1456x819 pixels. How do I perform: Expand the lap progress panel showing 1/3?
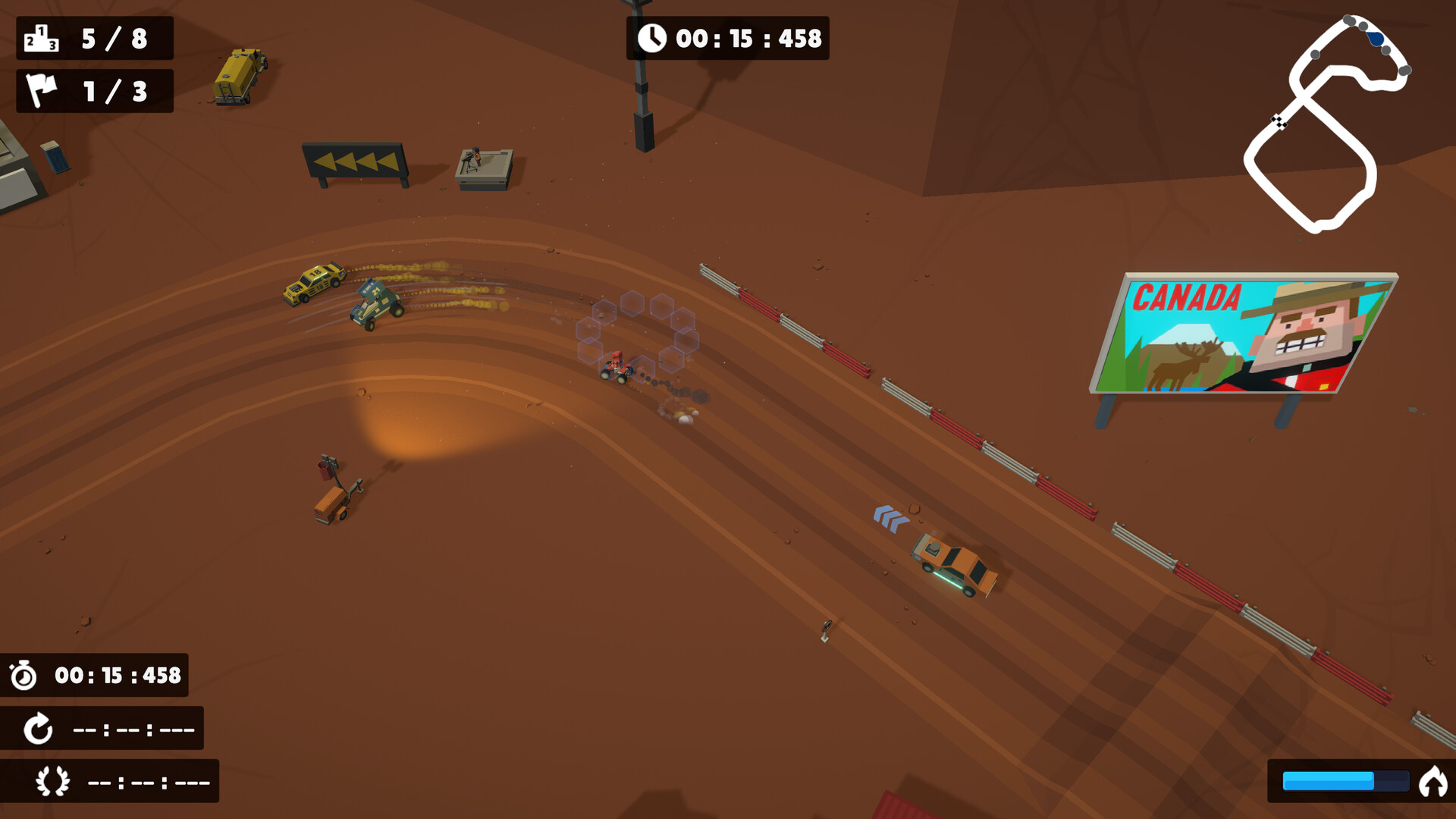(95, 91)
